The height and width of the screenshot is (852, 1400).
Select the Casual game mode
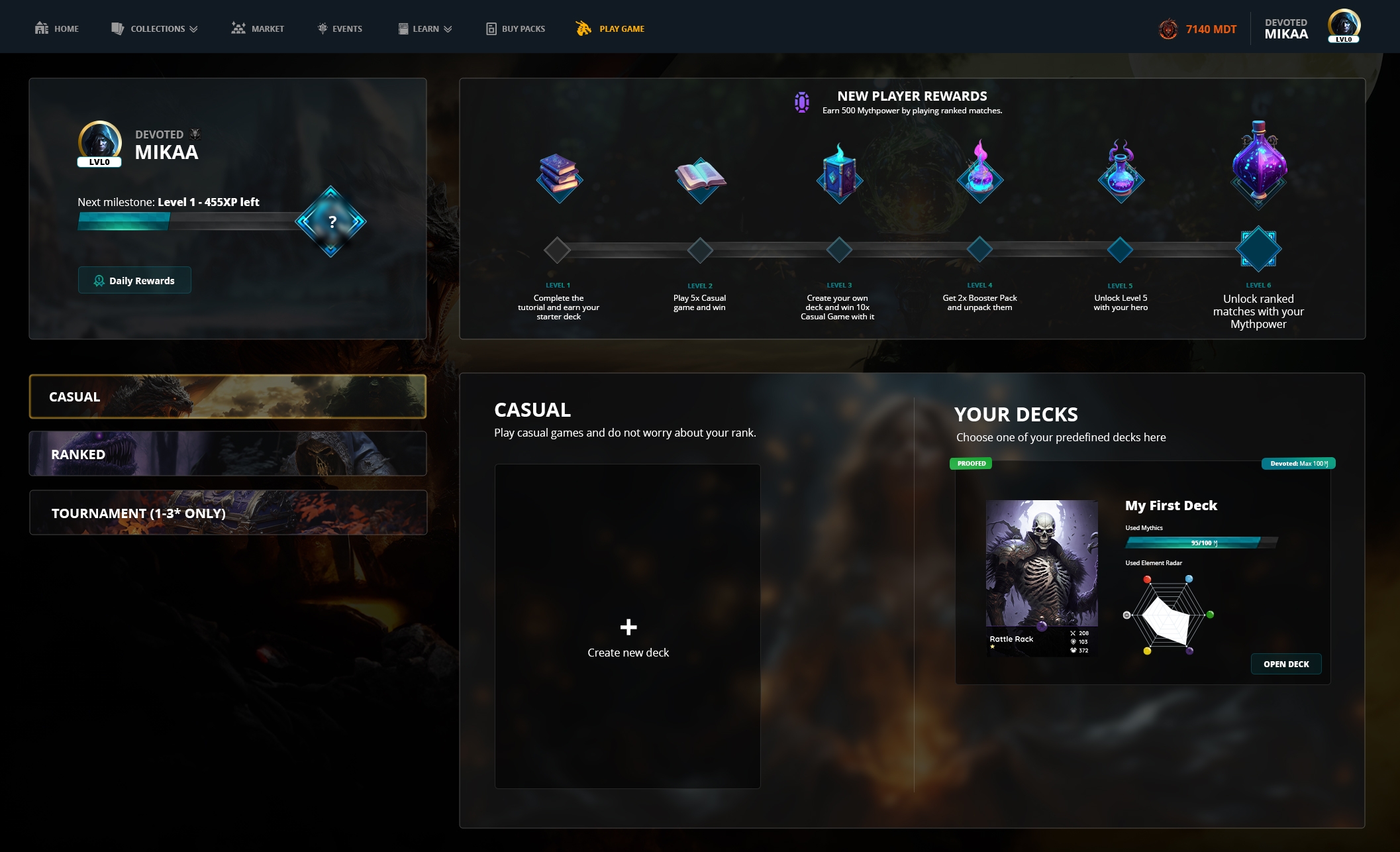coord(228,396)
